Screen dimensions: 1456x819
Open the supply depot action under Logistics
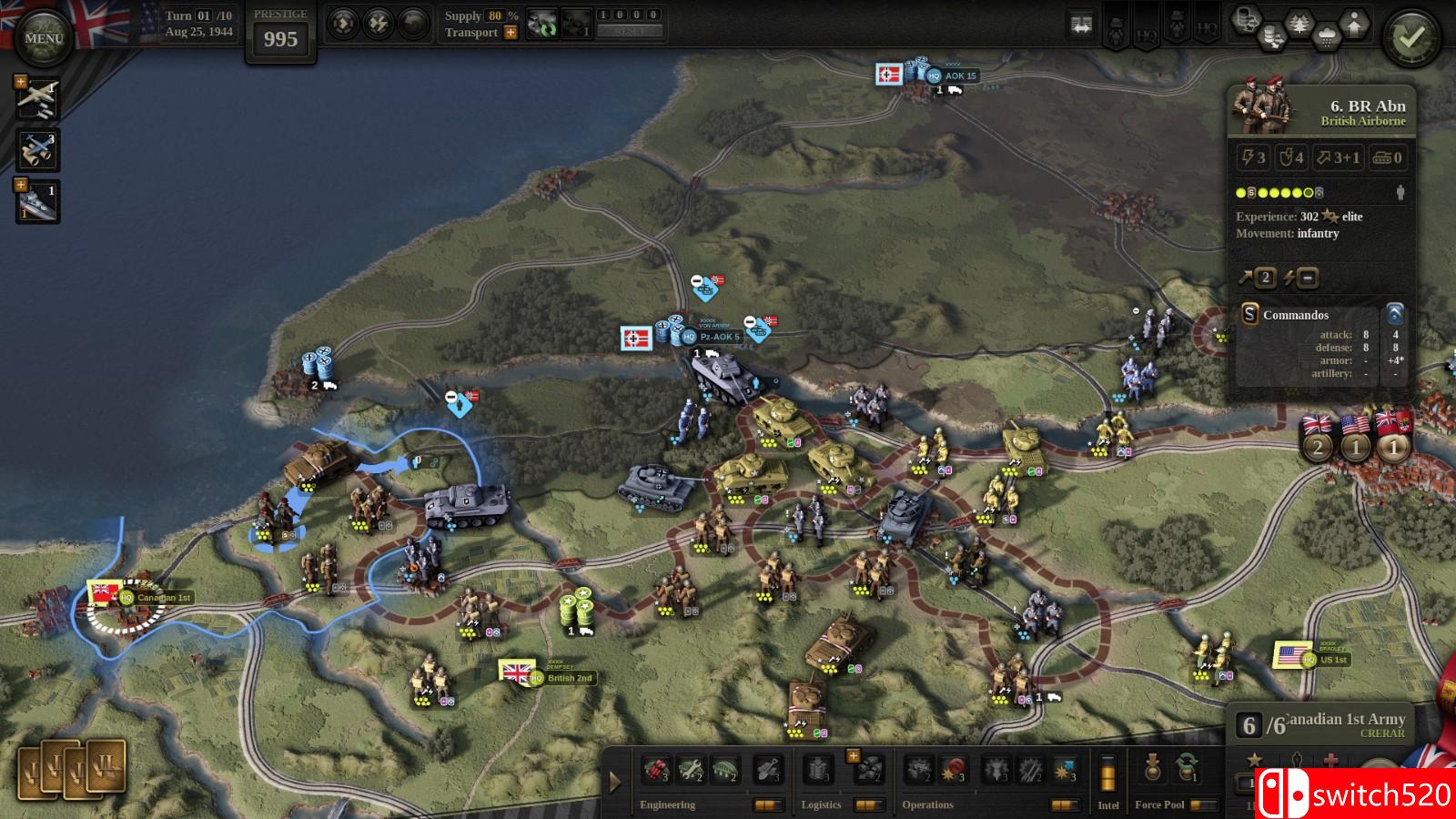(x=818, y=769)
